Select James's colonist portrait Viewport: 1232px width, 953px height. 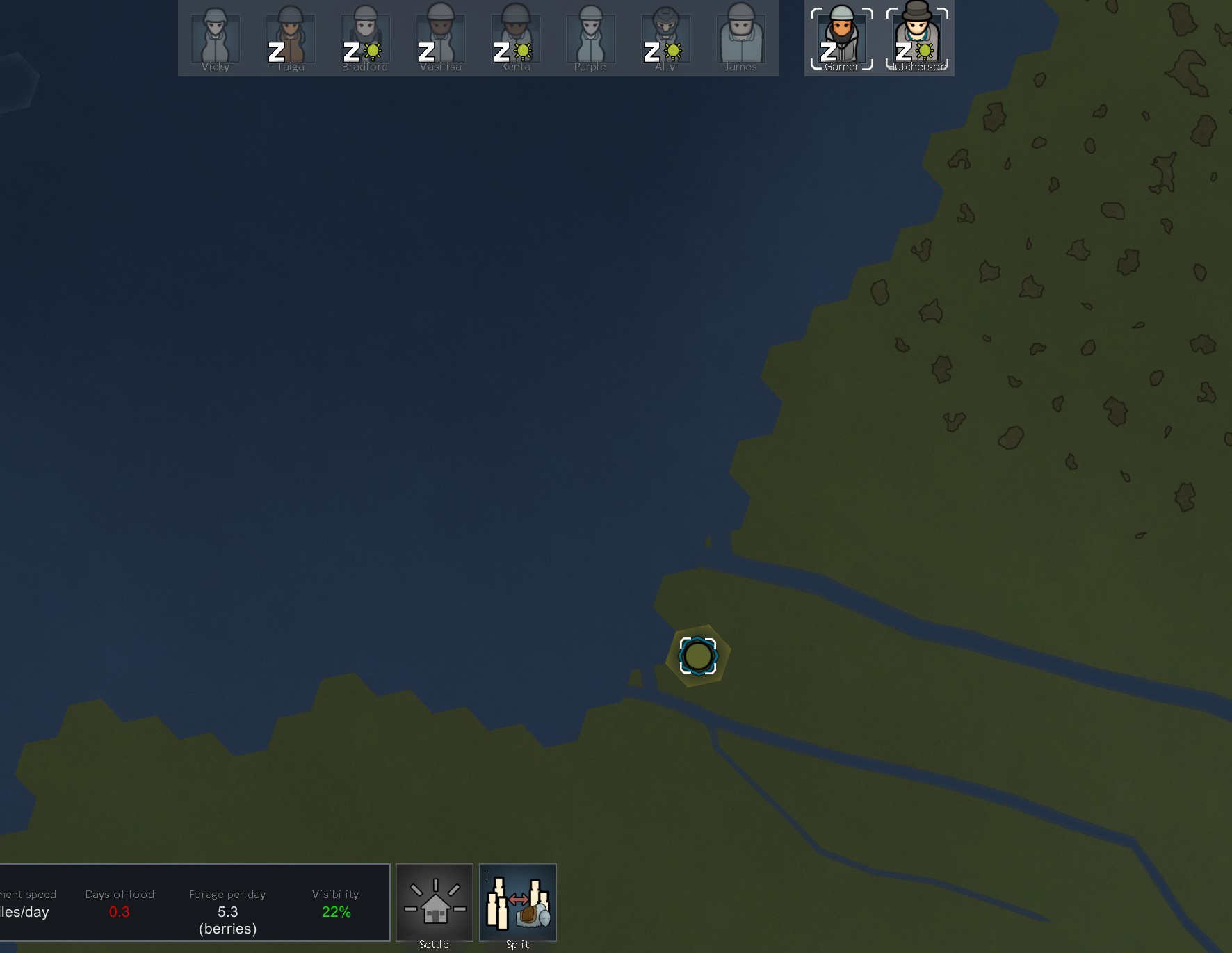[x=740, y=38]
